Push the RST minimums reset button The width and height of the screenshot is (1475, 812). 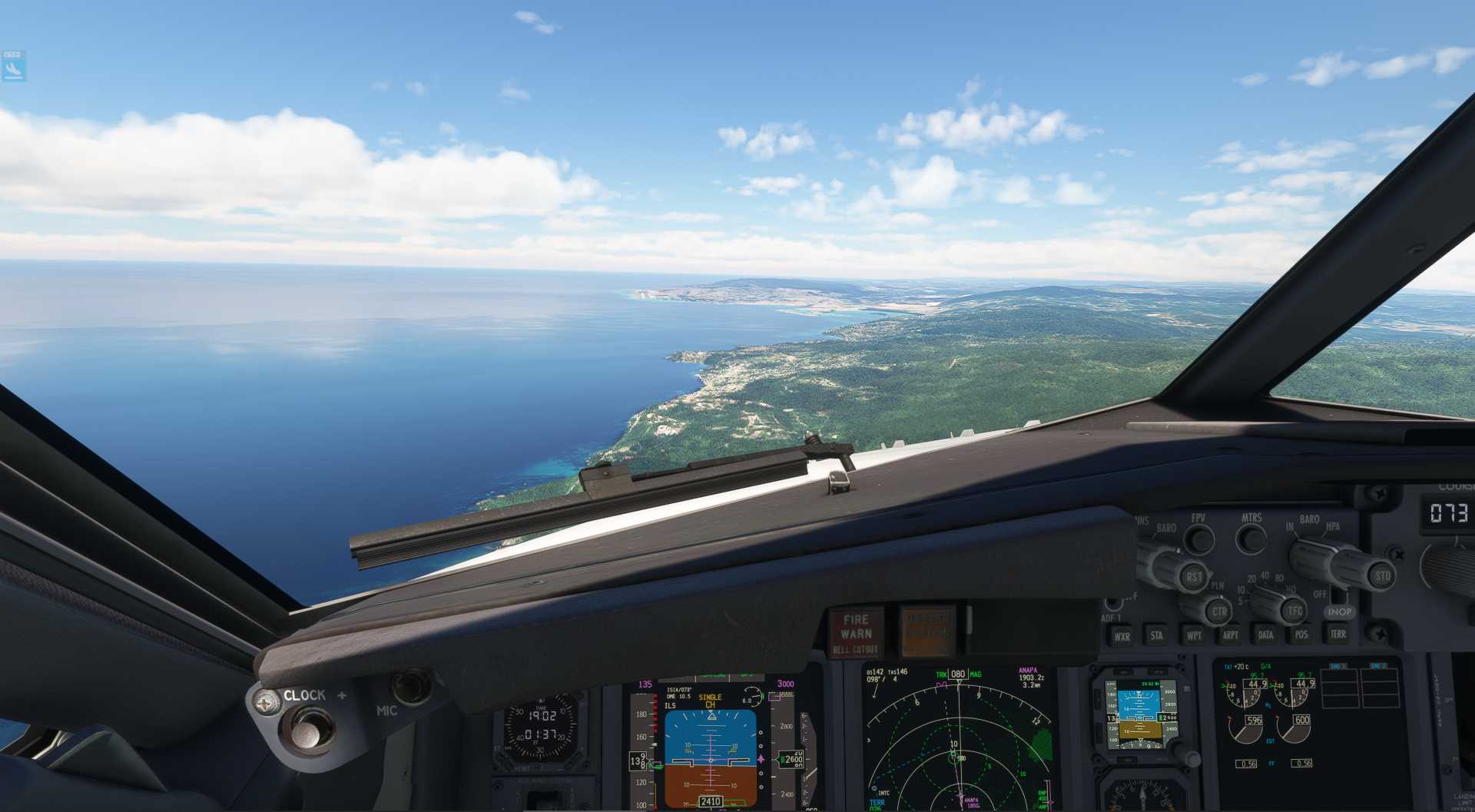pyautogui.click(x=1193, y=577)
